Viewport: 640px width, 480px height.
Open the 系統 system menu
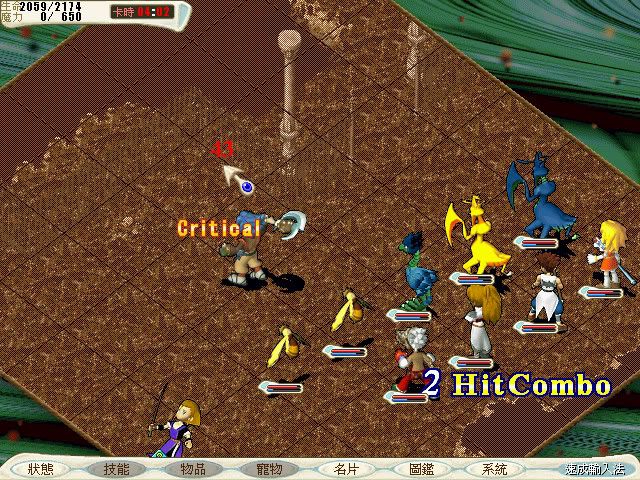[494, 468]
